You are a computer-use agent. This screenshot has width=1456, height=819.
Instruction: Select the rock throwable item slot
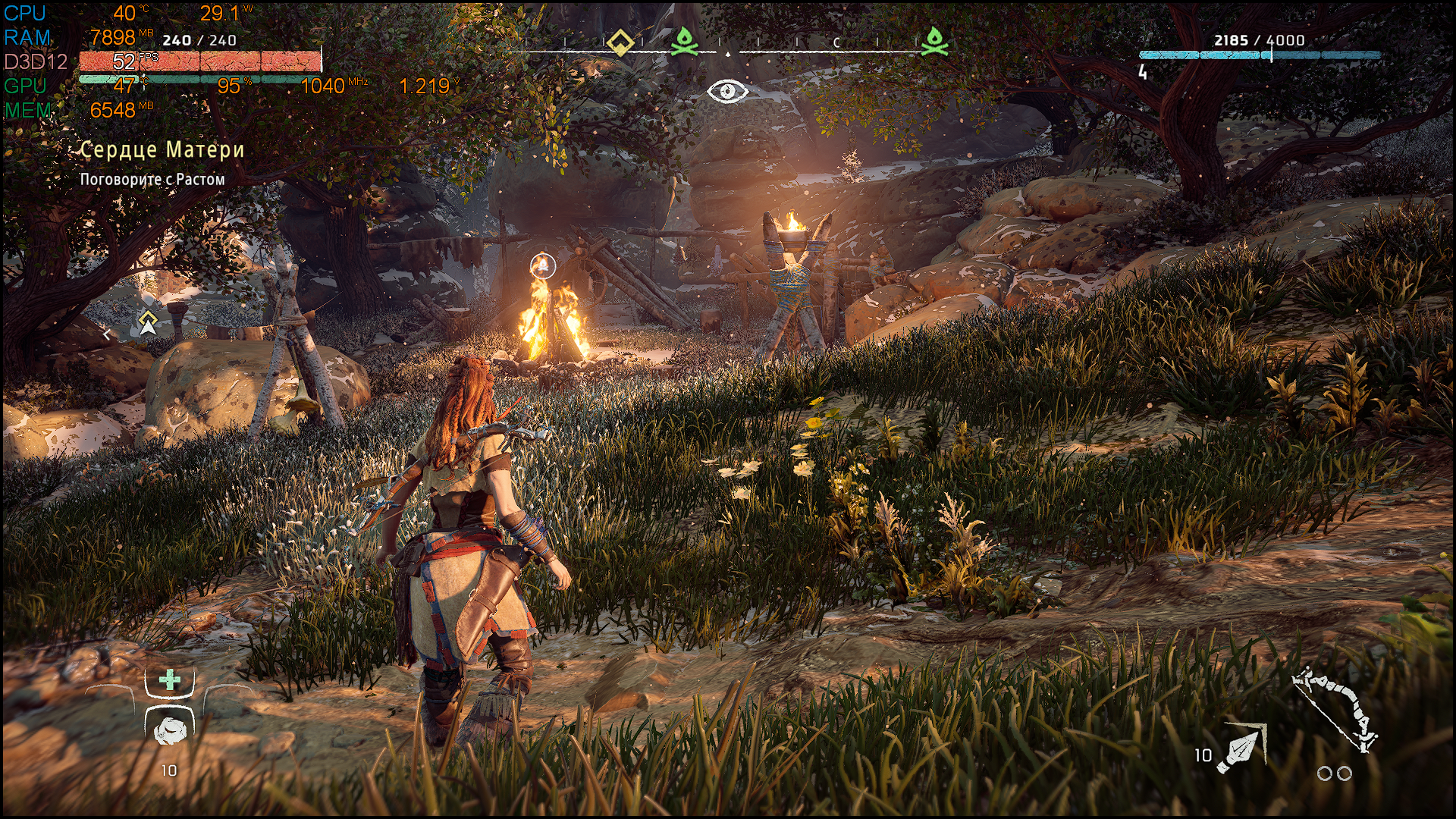point(168,730)
